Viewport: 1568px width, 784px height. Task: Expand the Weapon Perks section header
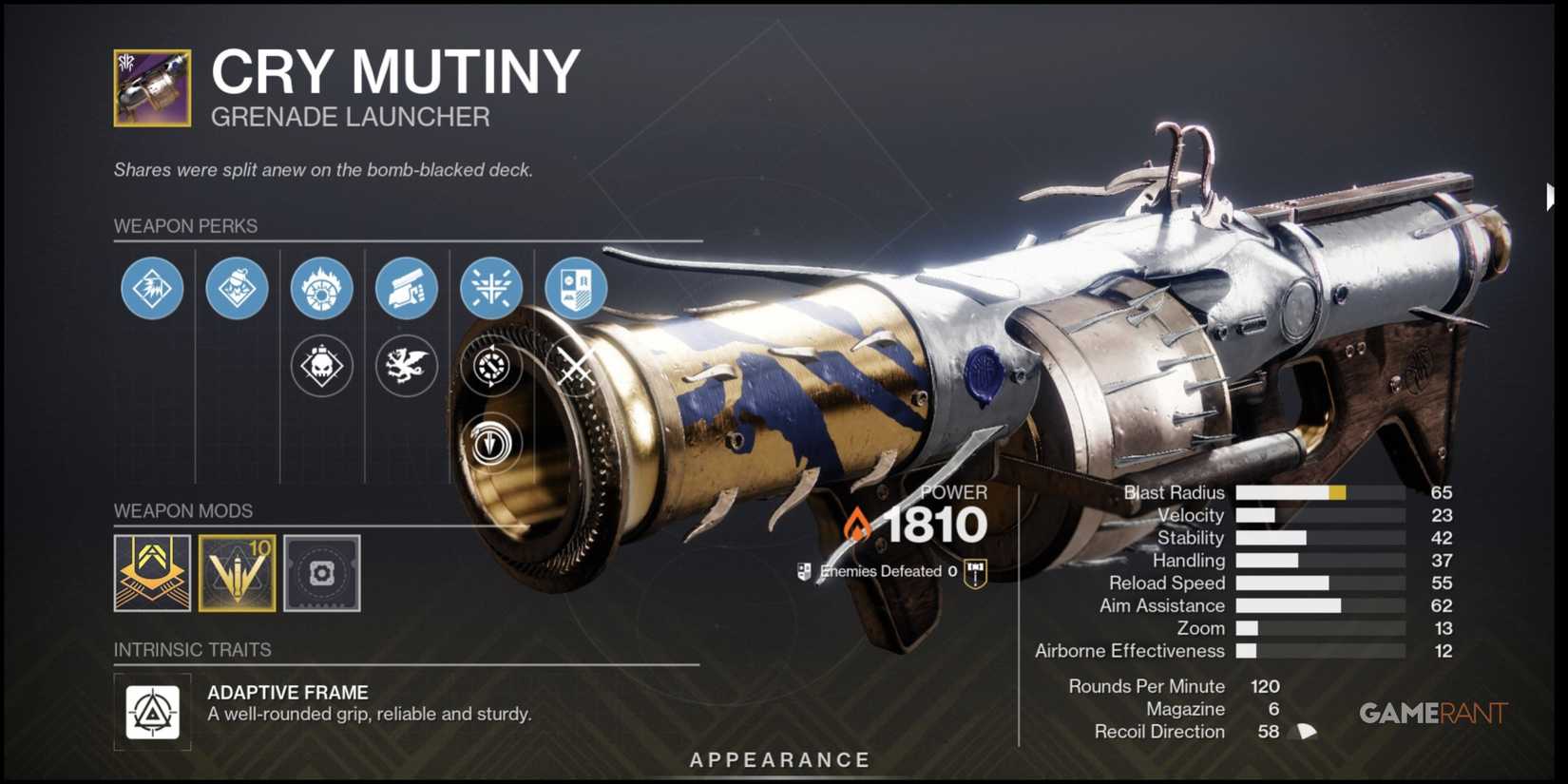click(x=185, y=226)
